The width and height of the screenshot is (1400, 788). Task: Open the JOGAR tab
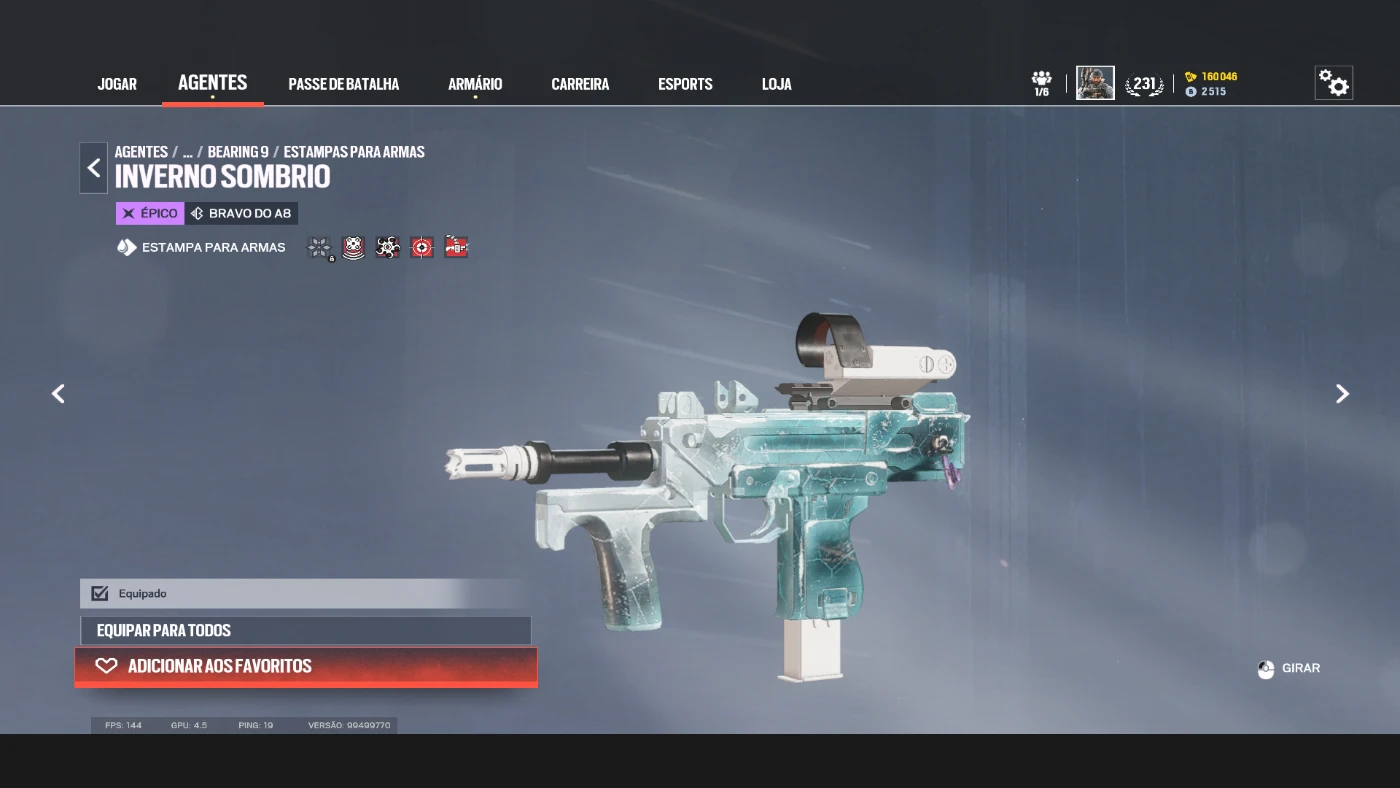coord(117,84)
